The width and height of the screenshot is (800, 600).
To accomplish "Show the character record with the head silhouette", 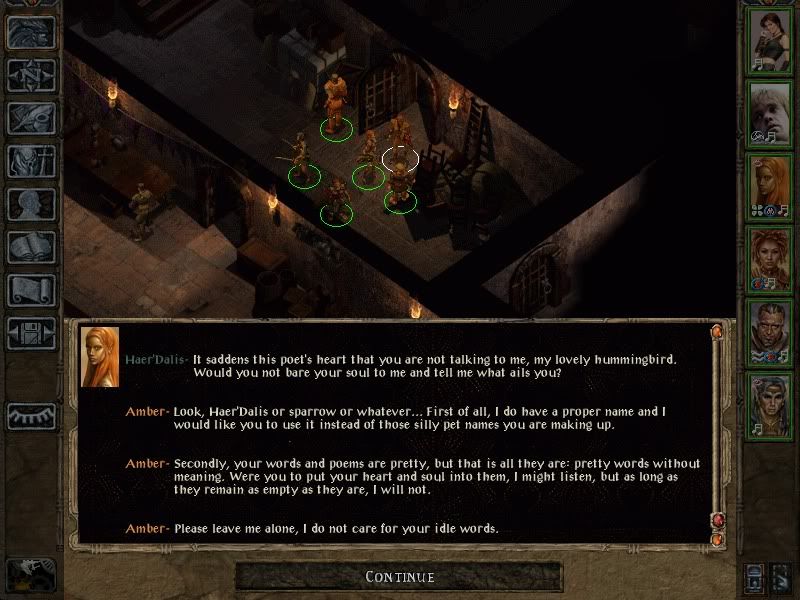I will (x=30, y=204).
